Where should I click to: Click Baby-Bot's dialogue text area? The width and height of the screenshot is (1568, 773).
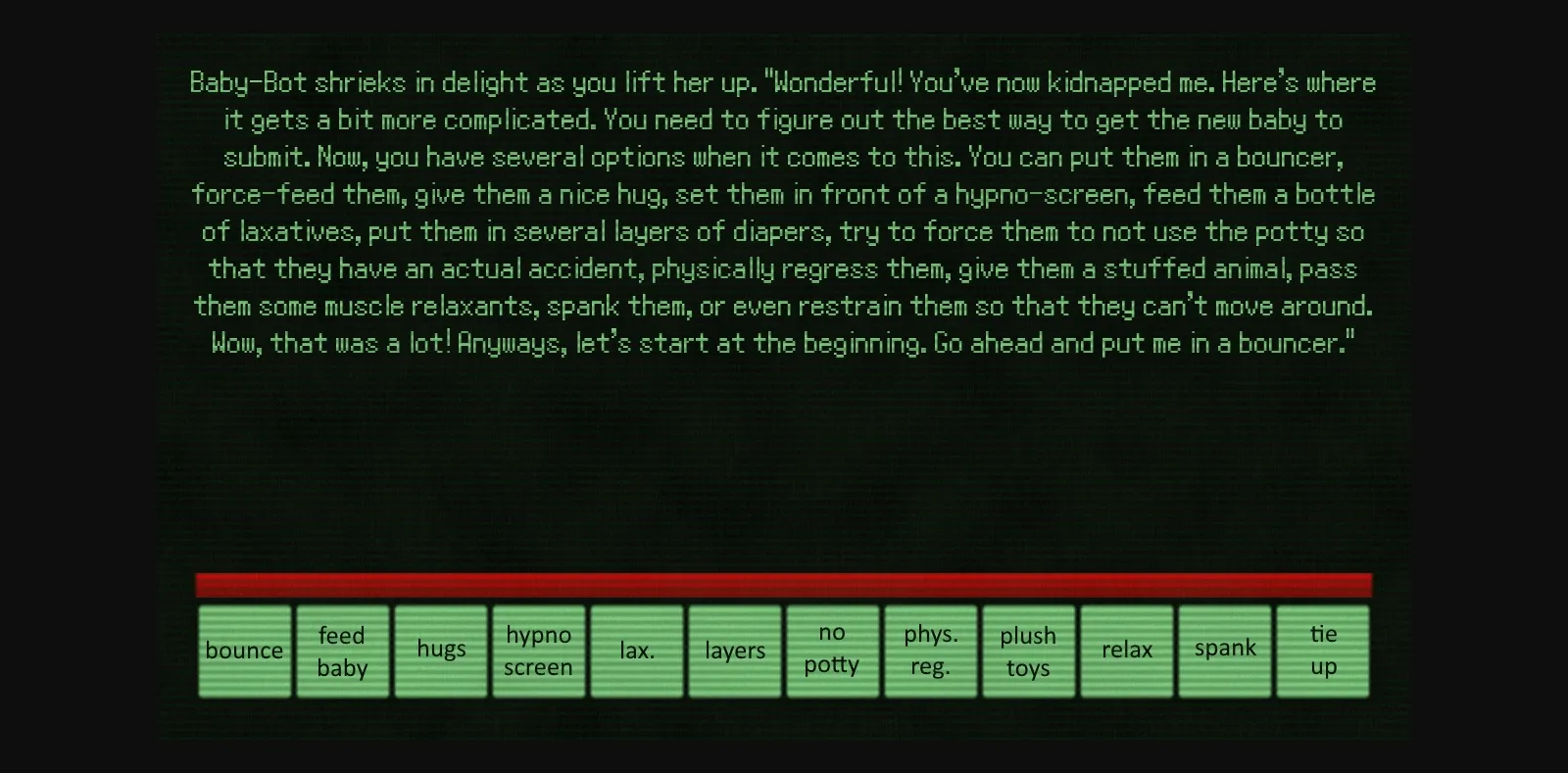tap(782, 213)
